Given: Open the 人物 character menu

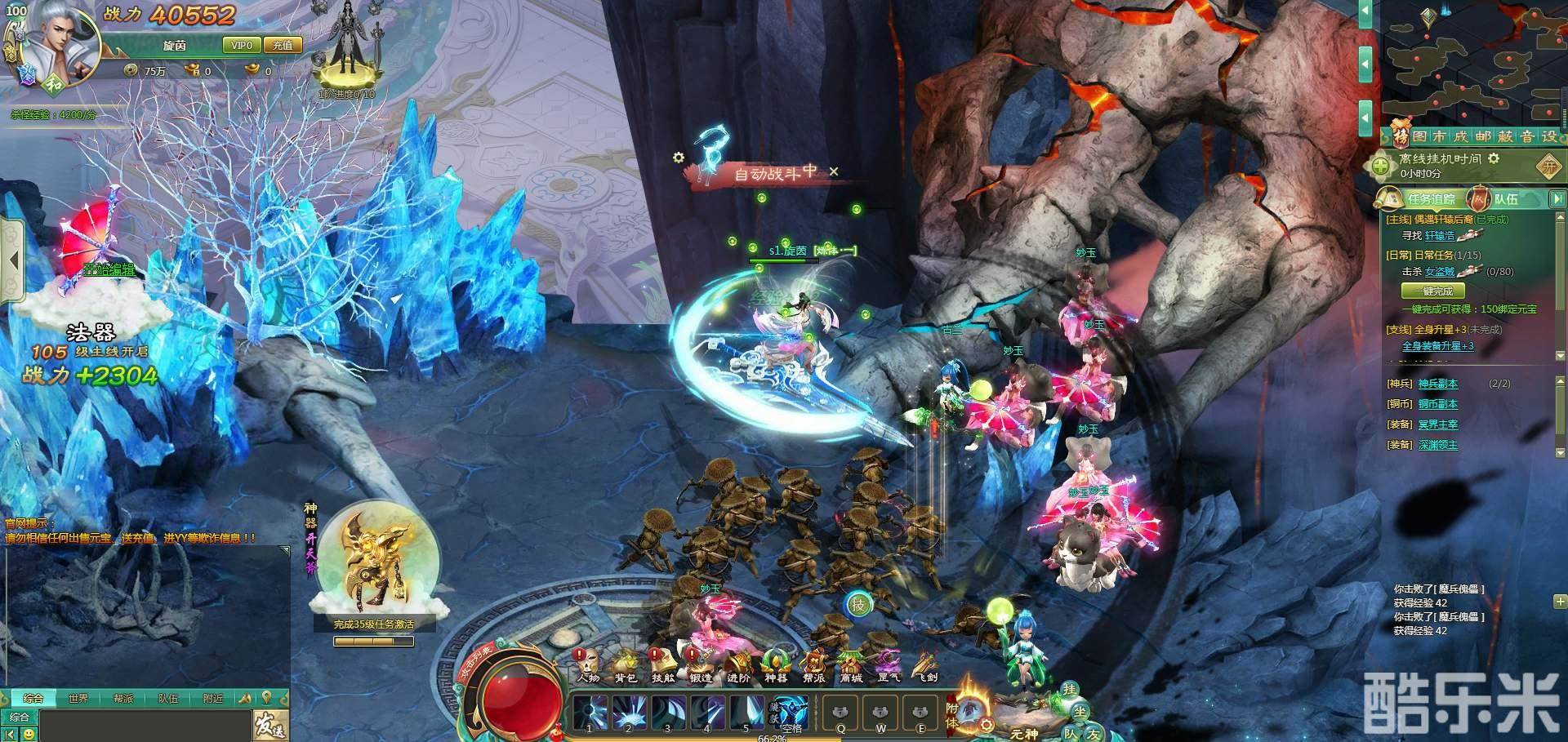Looking at the screenshot, I should (x=587, y=664).
